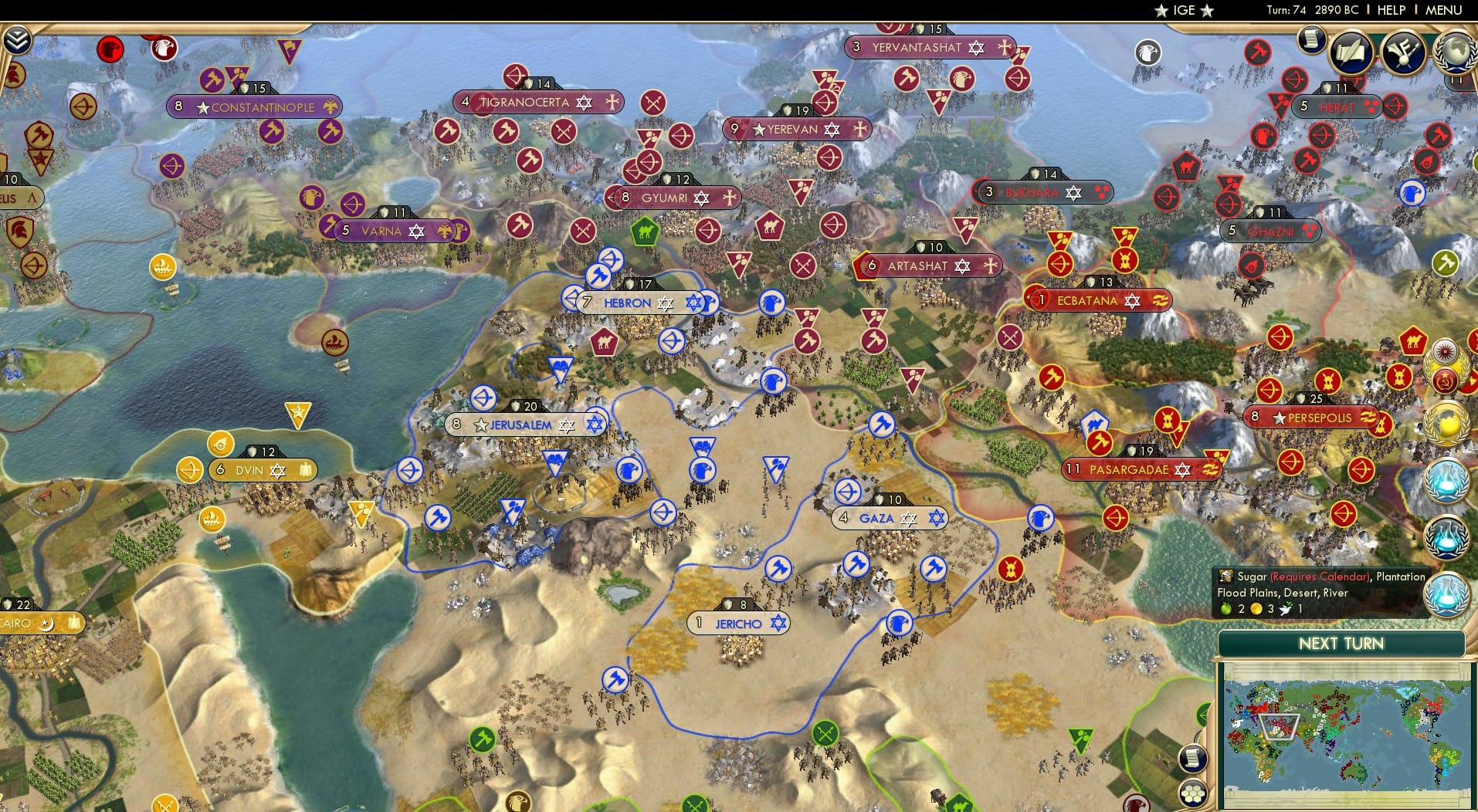Open the notification log scroll icon
Image resolution: width=1478 pixels, height=812 pixels.
tap(1310, 40)
